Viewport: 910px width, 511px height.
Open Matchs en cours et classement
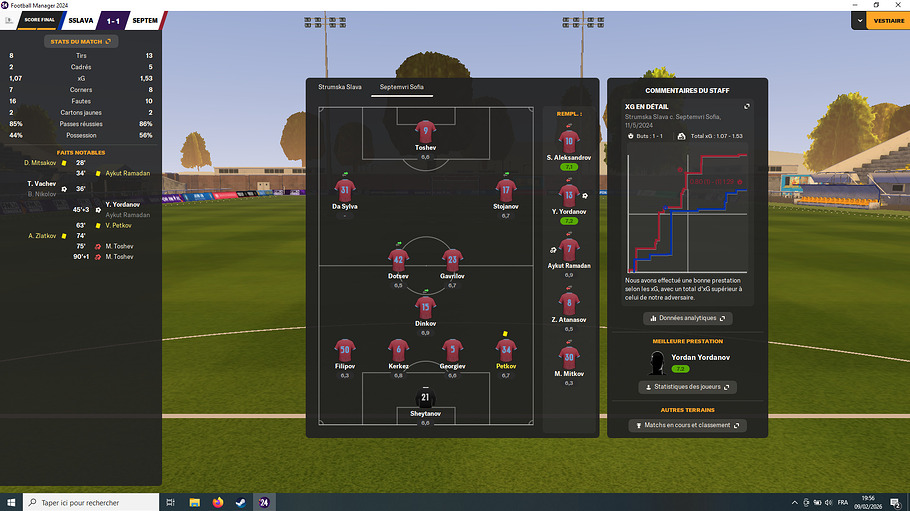click(687, 425)
